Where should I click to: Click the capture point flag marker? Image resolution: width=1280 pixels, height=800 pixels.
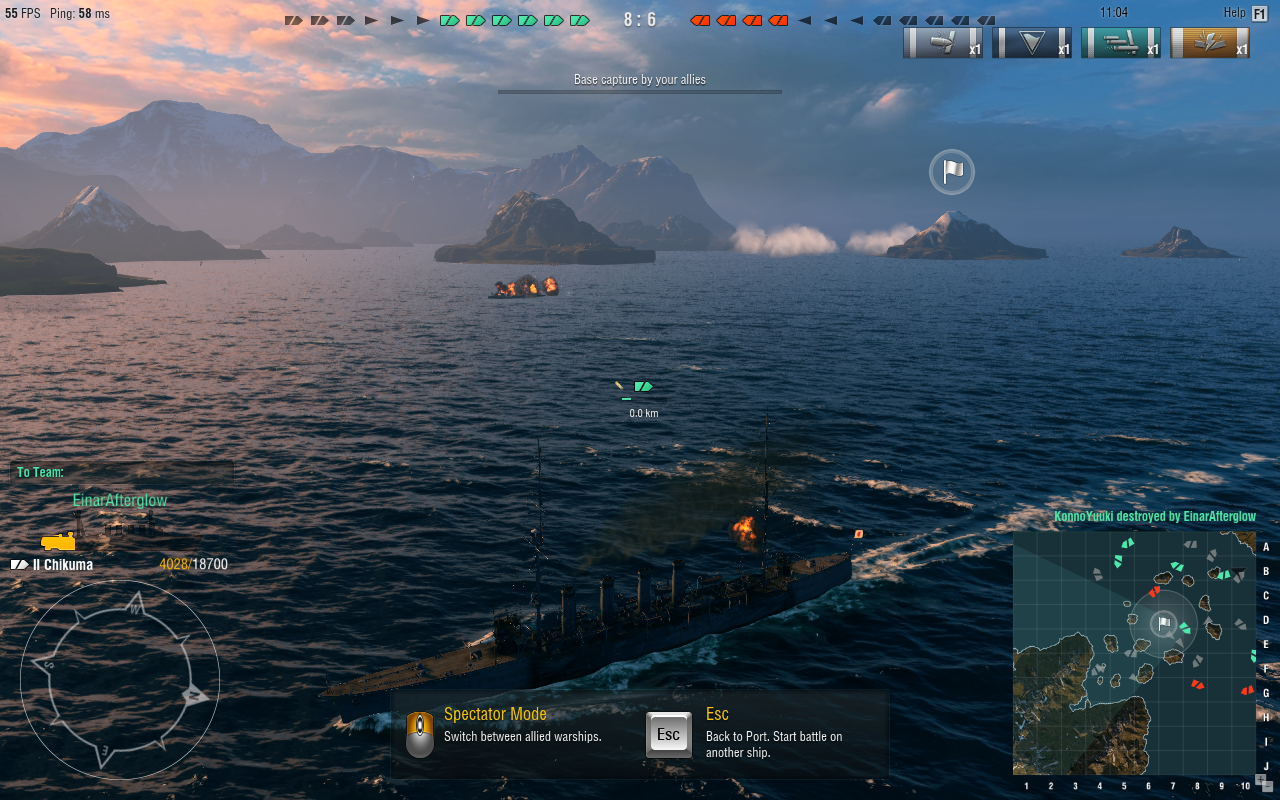coord(952,172)
